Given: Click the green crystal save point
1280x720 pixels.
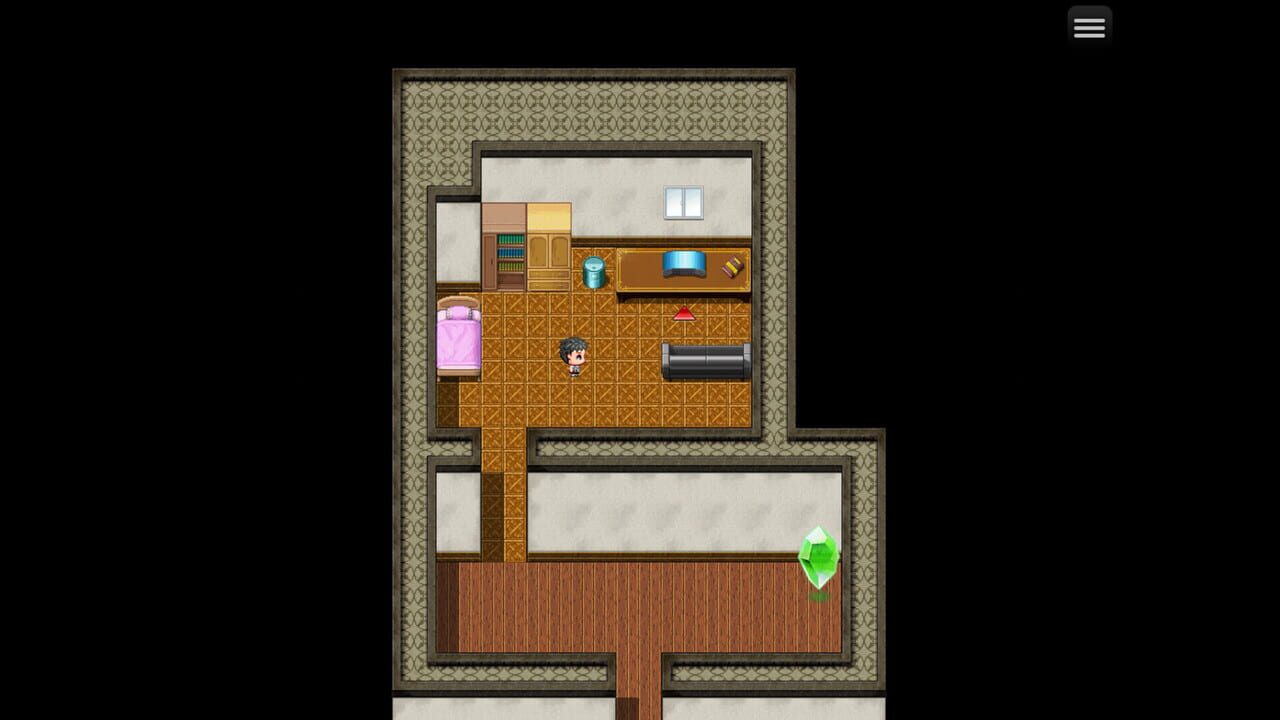Looking at the screenshot, I should point(818,557).
